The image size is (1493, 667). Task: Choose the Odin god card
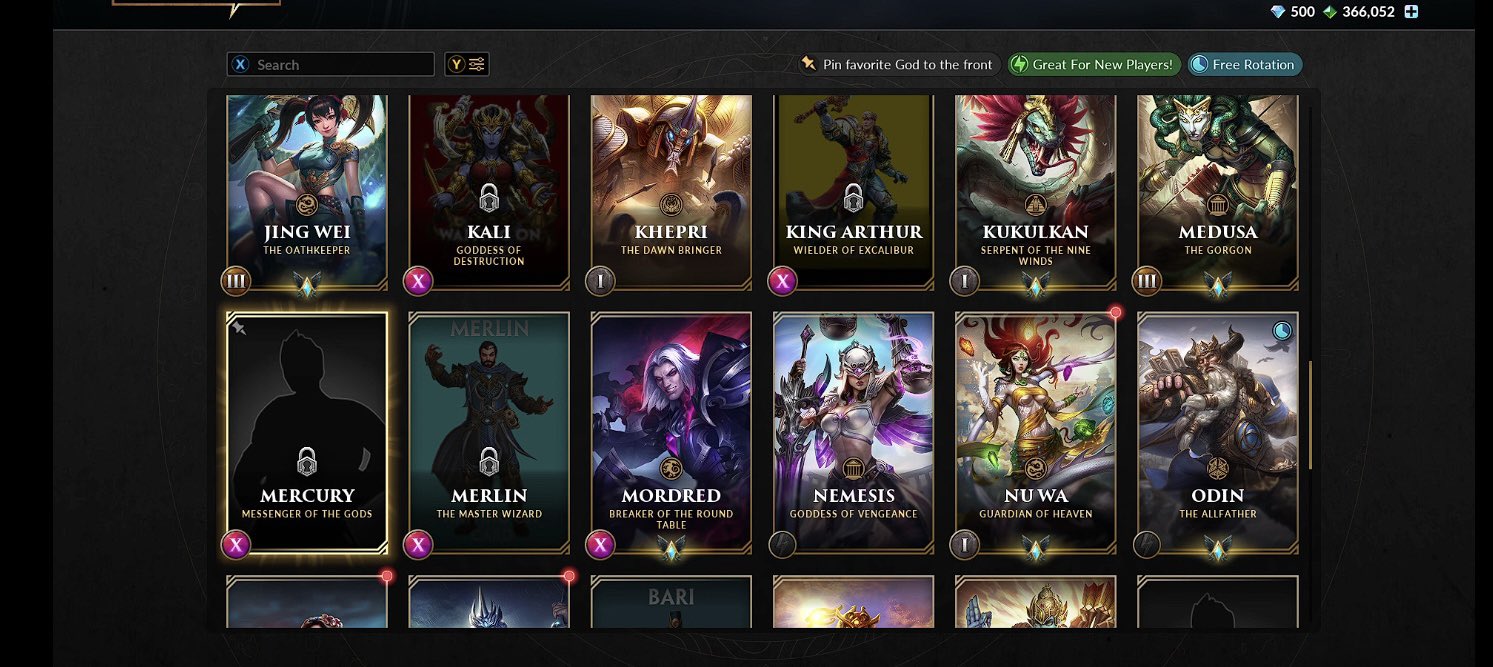(x=1217, y=432)
